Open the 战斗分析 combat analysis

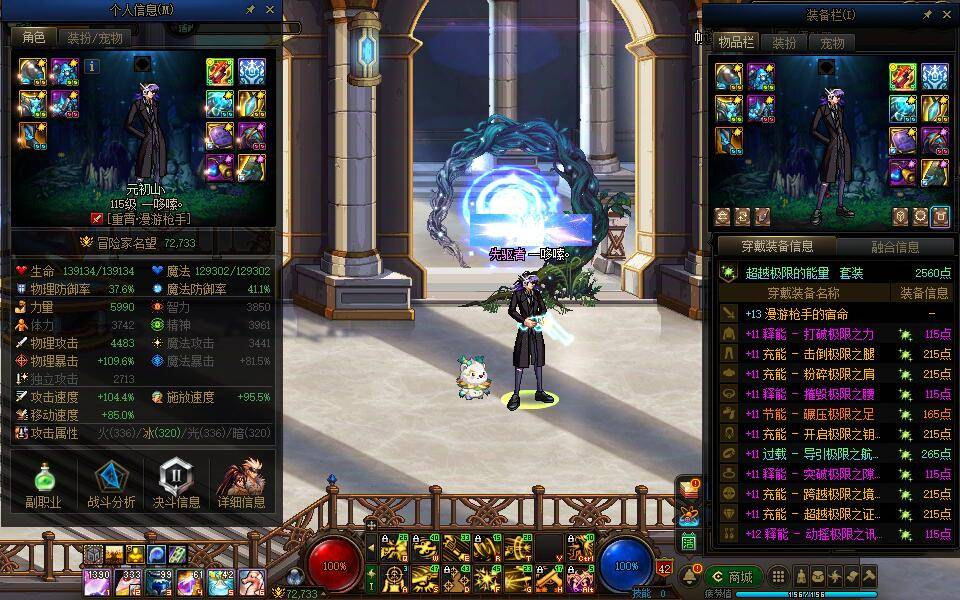(109, 485)
